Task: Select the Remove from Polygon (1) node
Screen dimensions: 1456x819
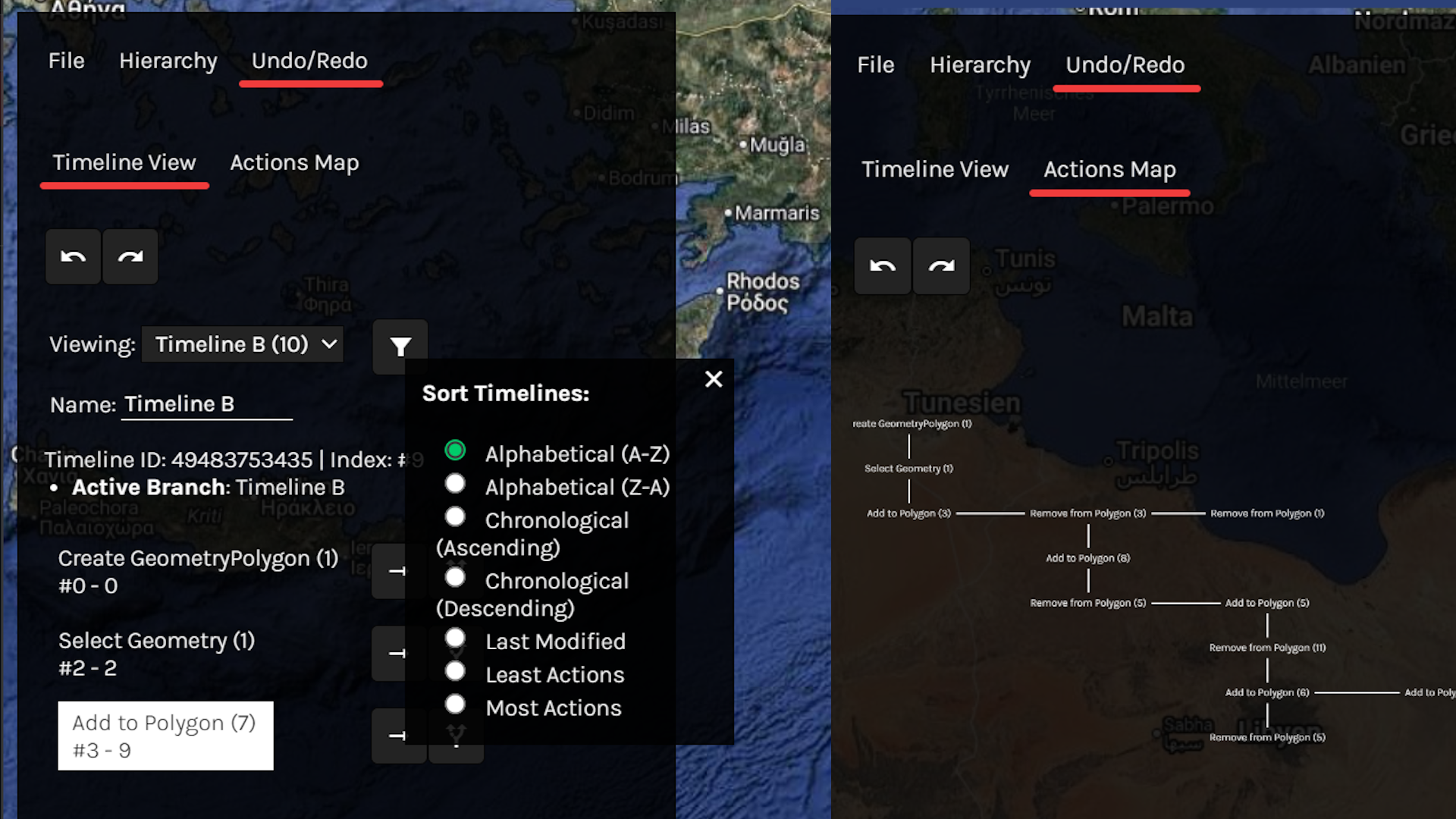Action: (x=1267, y=513)
